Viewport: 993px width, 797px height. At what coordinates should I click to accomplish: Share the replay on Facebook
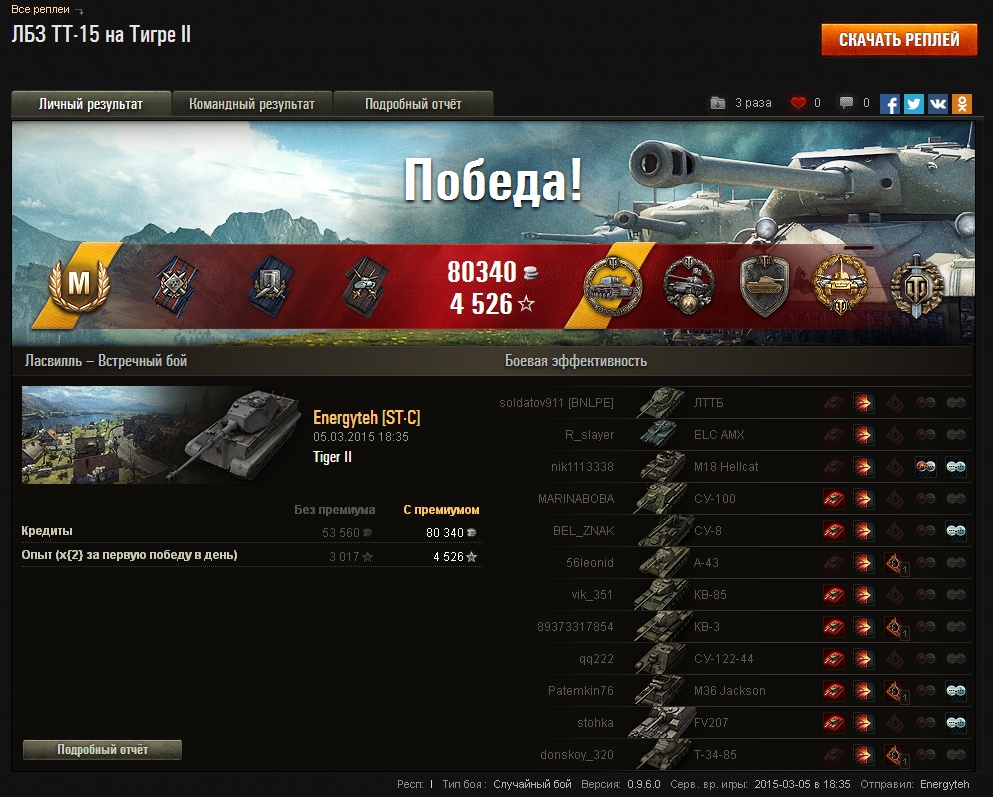point(890,103)
